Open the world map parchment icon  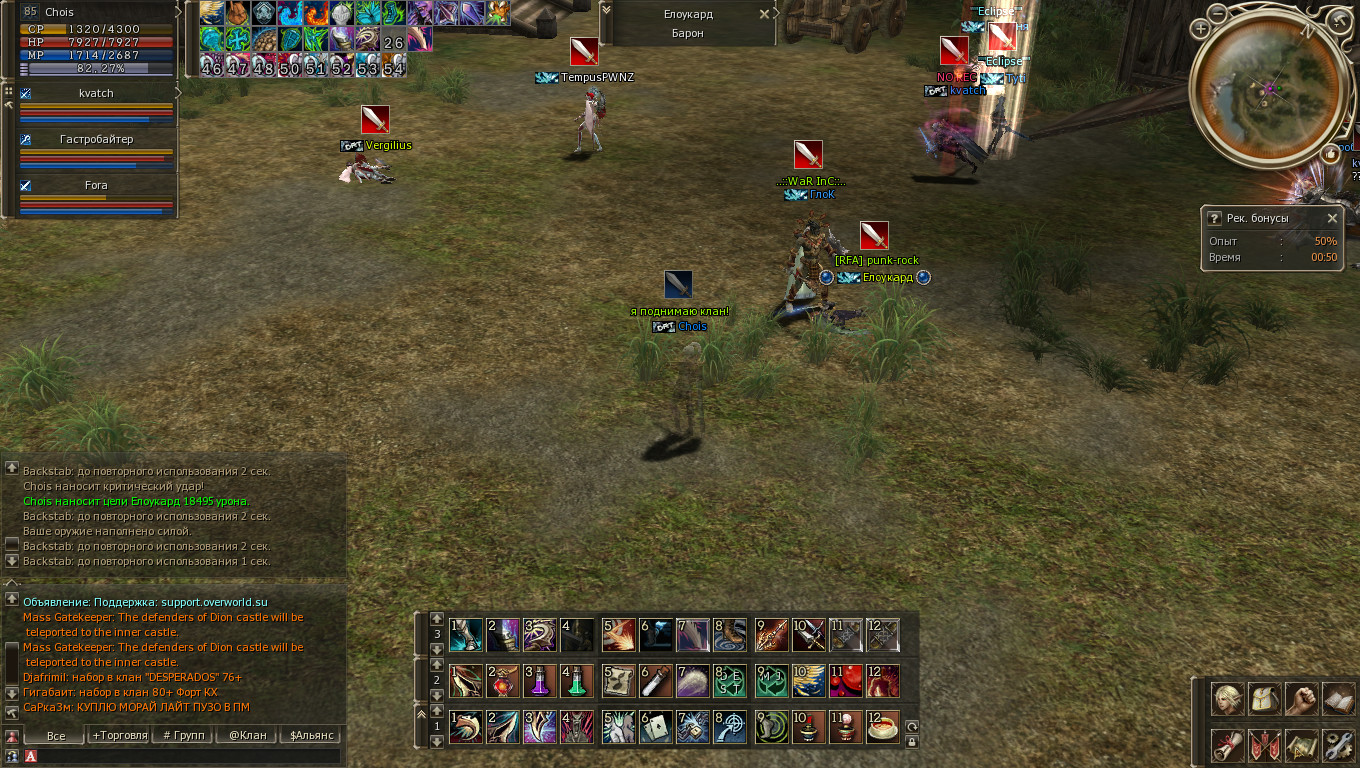tap(1301, 745)
